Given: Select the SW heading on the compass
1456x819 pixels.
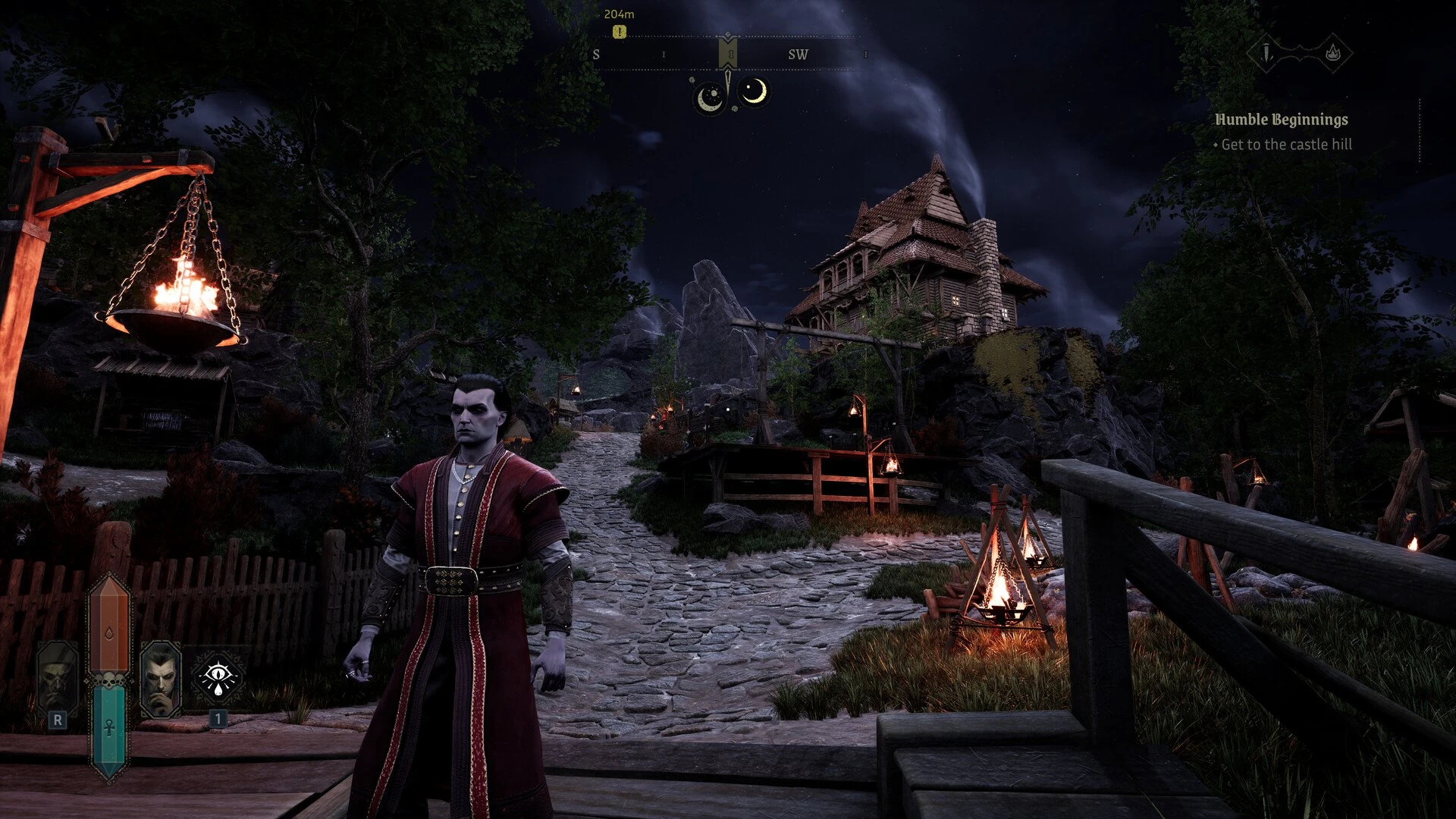Looking at the screenshot, I should pos(798,54).
